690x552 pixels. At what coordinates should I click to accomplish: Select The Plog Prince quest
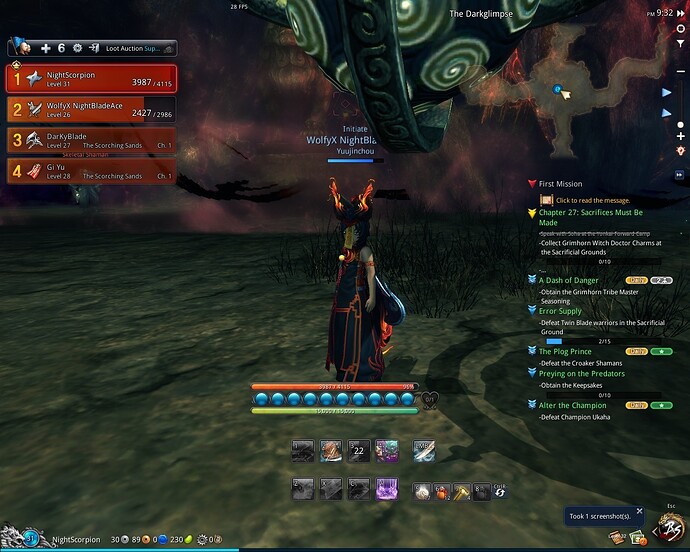point(567,352)
